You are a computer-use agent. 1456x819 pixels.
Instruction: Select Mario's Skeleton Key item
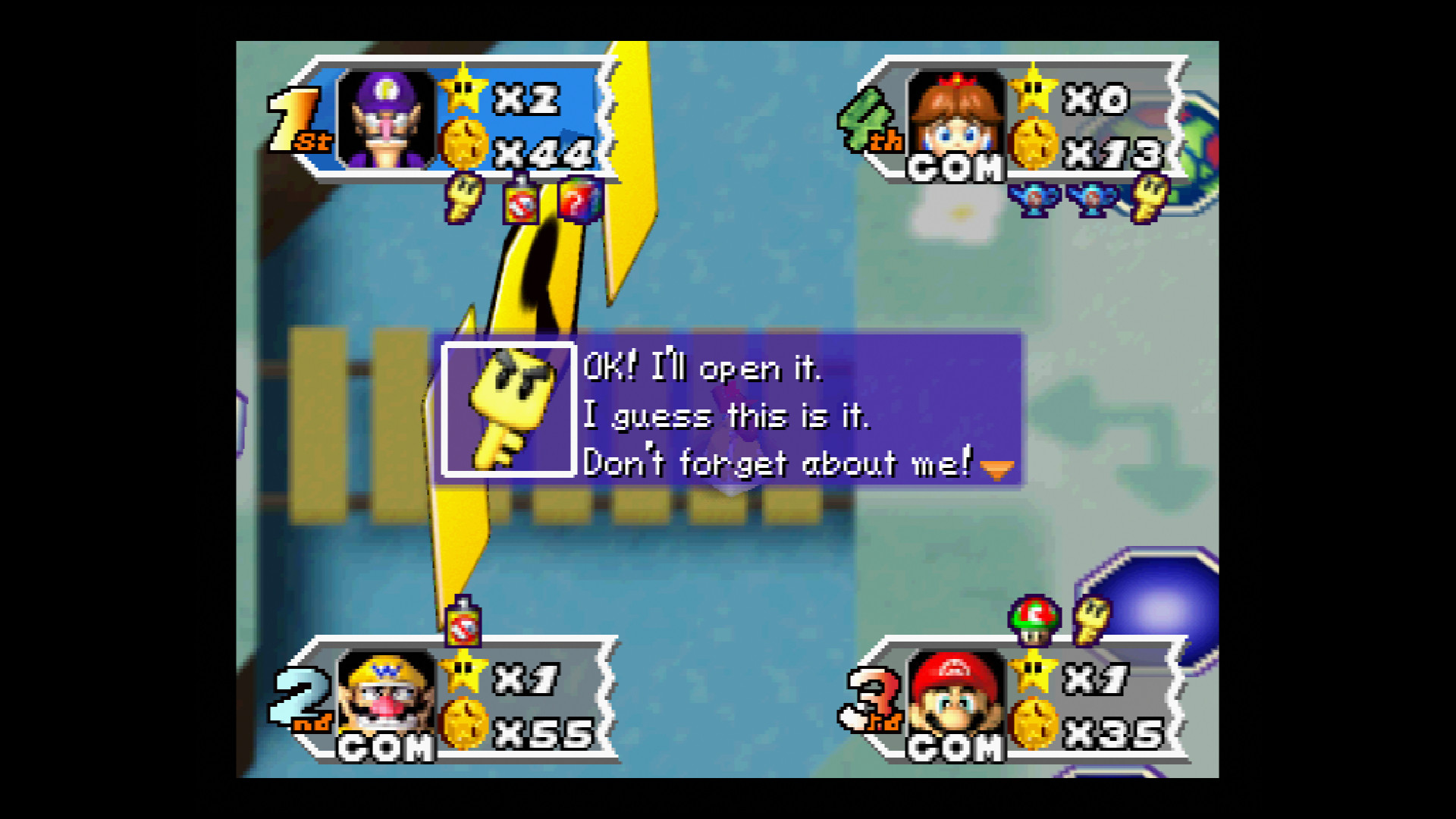(1092, 620)
